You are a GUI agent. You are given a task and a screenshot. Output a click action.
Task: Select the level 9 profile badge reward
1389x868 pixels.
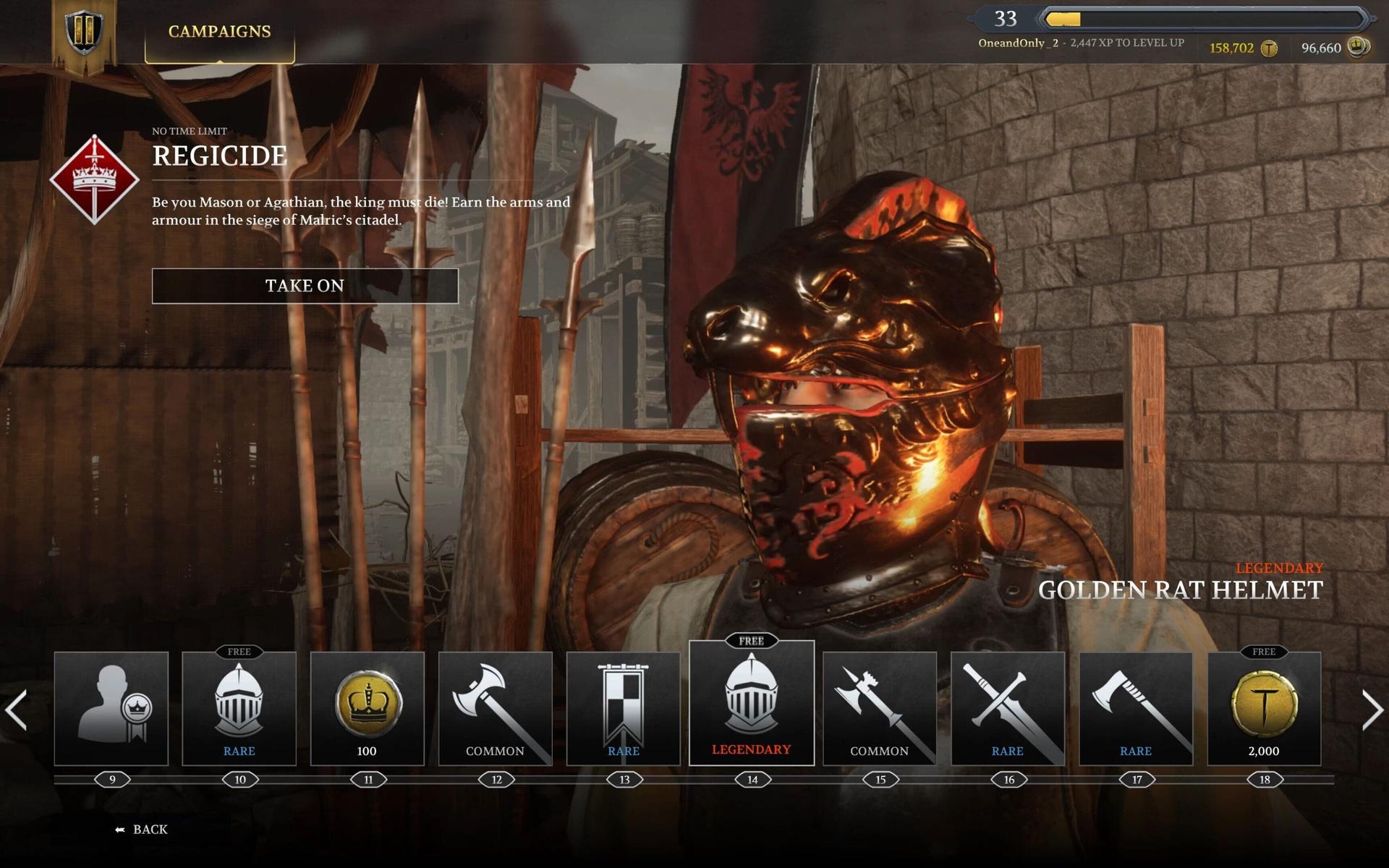point(111,708)
